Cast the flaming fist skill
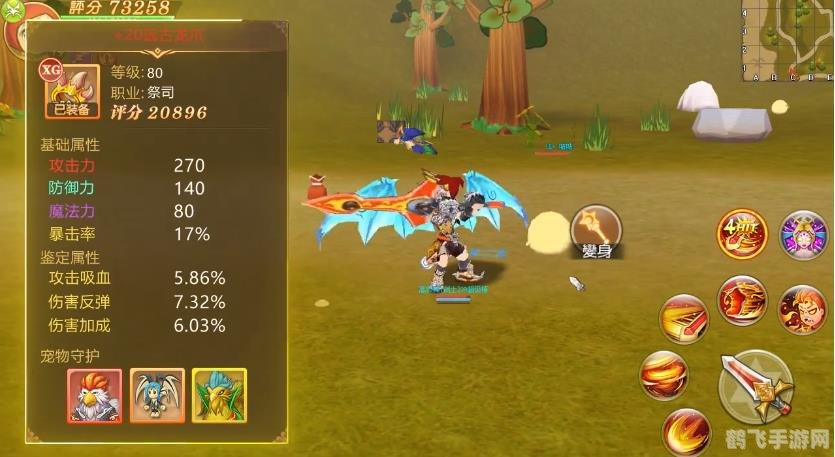This screenshot has width=835, height=457. coord(741,300)
